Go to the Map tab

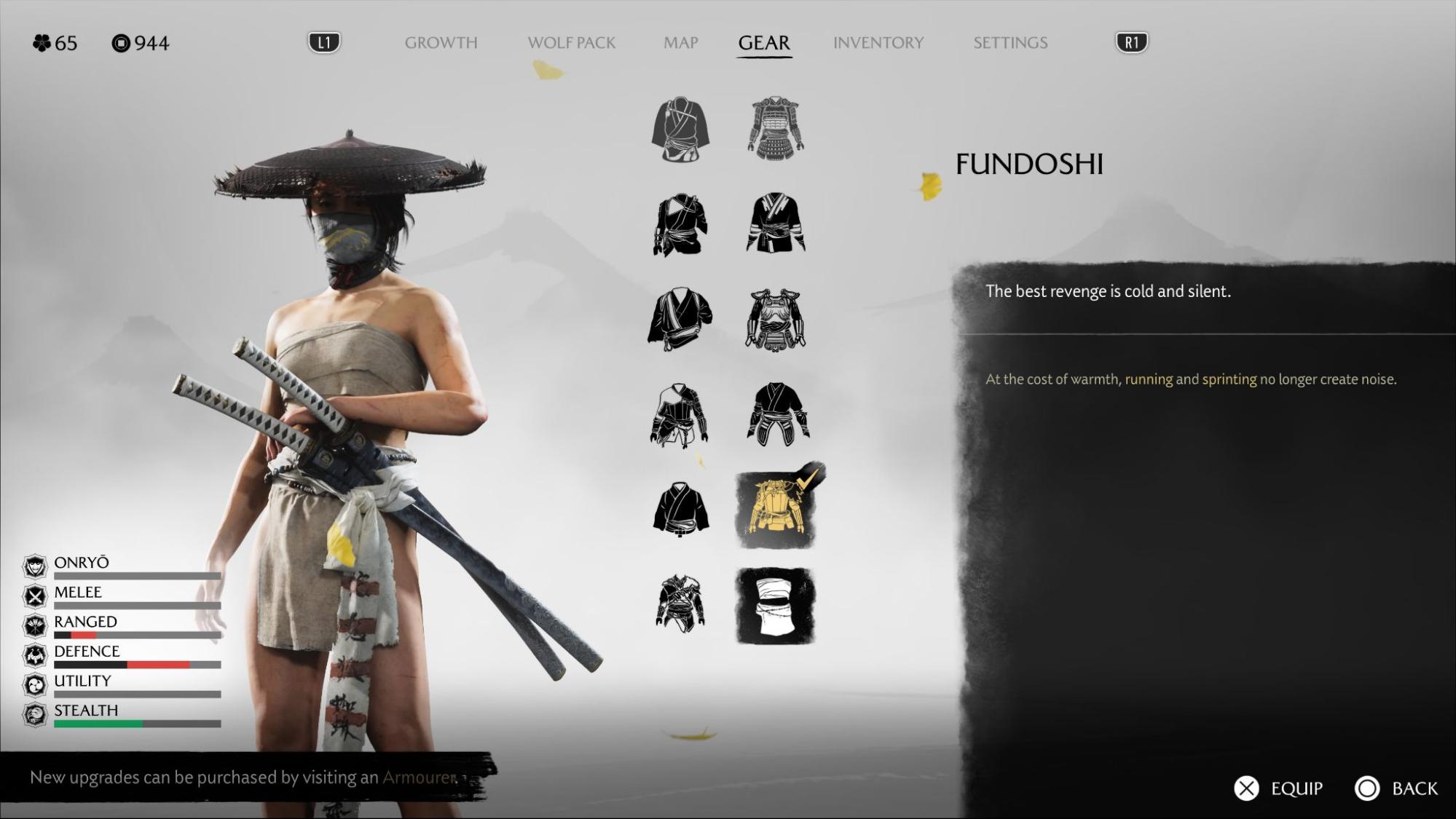[680, 43]
